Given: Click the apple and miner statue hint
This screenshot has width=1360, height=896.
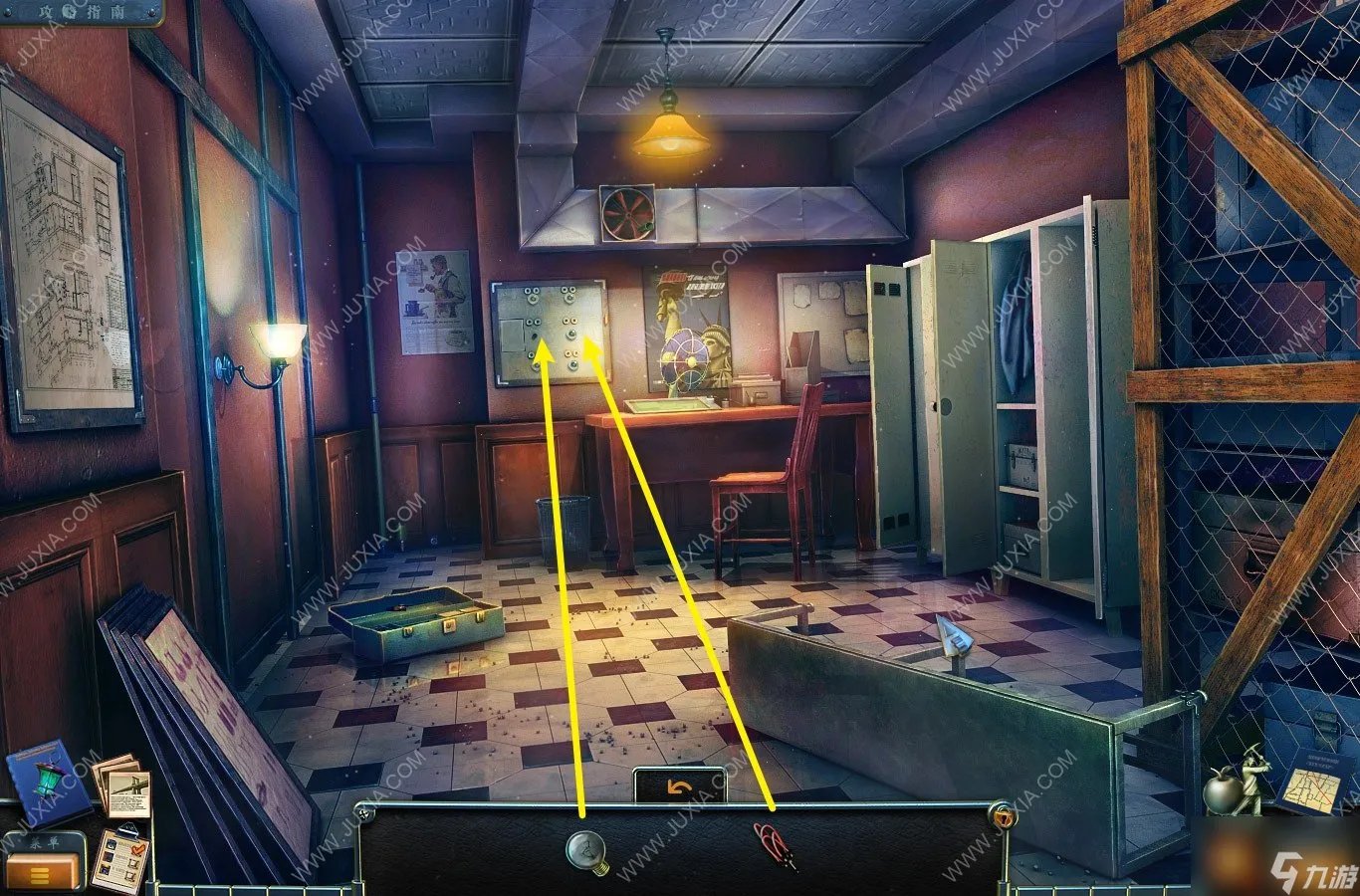Looking at the screenshot, I should coord(1235,783).
